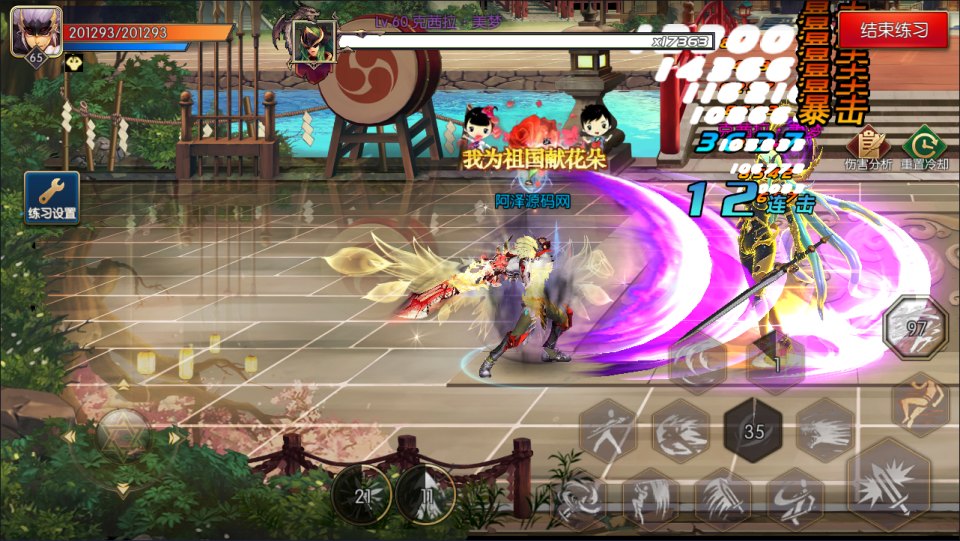Click the red 结束练习 end practice button

click(x=895, y=30)
